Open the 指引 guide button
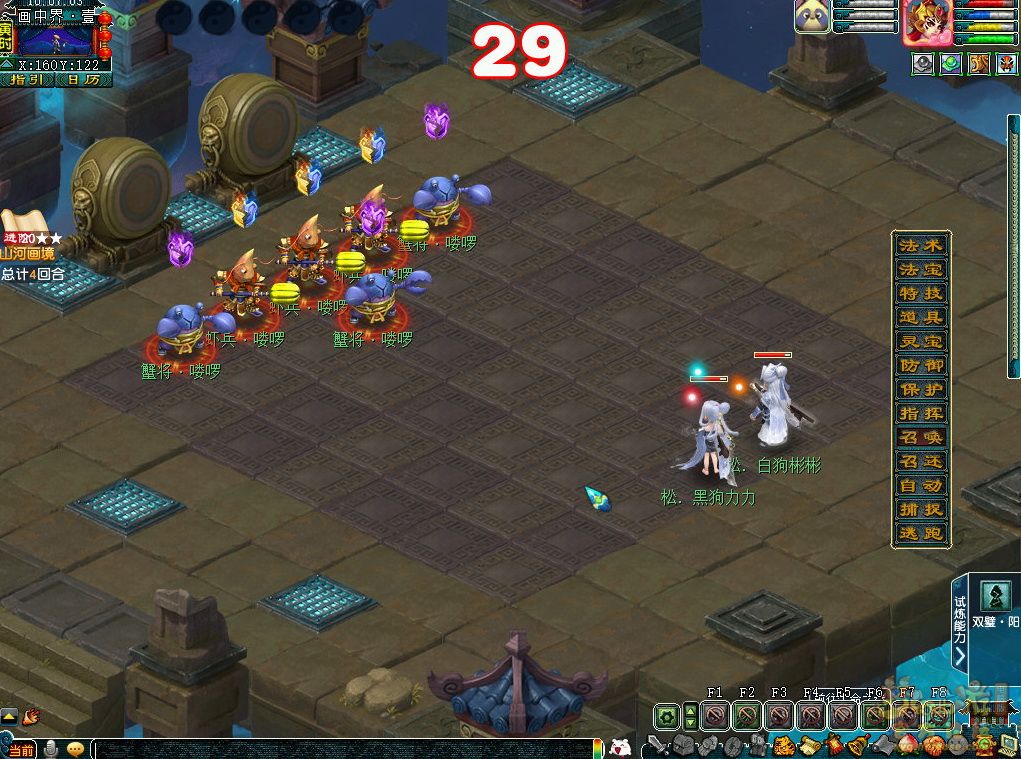Screen dimensions: 1021x759 [27, 79]
